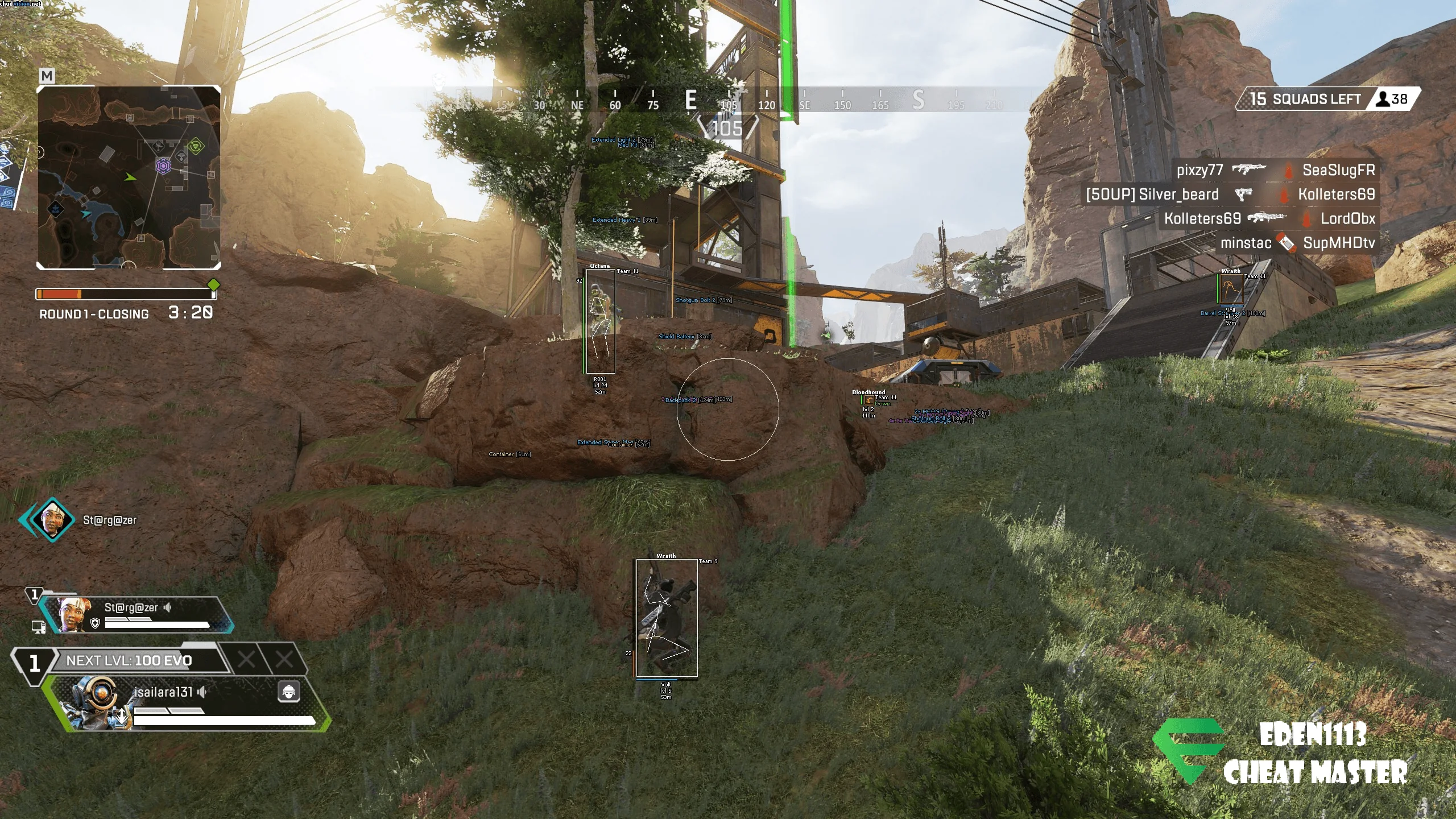Click the minstac and SupMHDtv kill feed row
1456x819 pixels.
[x=1297, y=243]
